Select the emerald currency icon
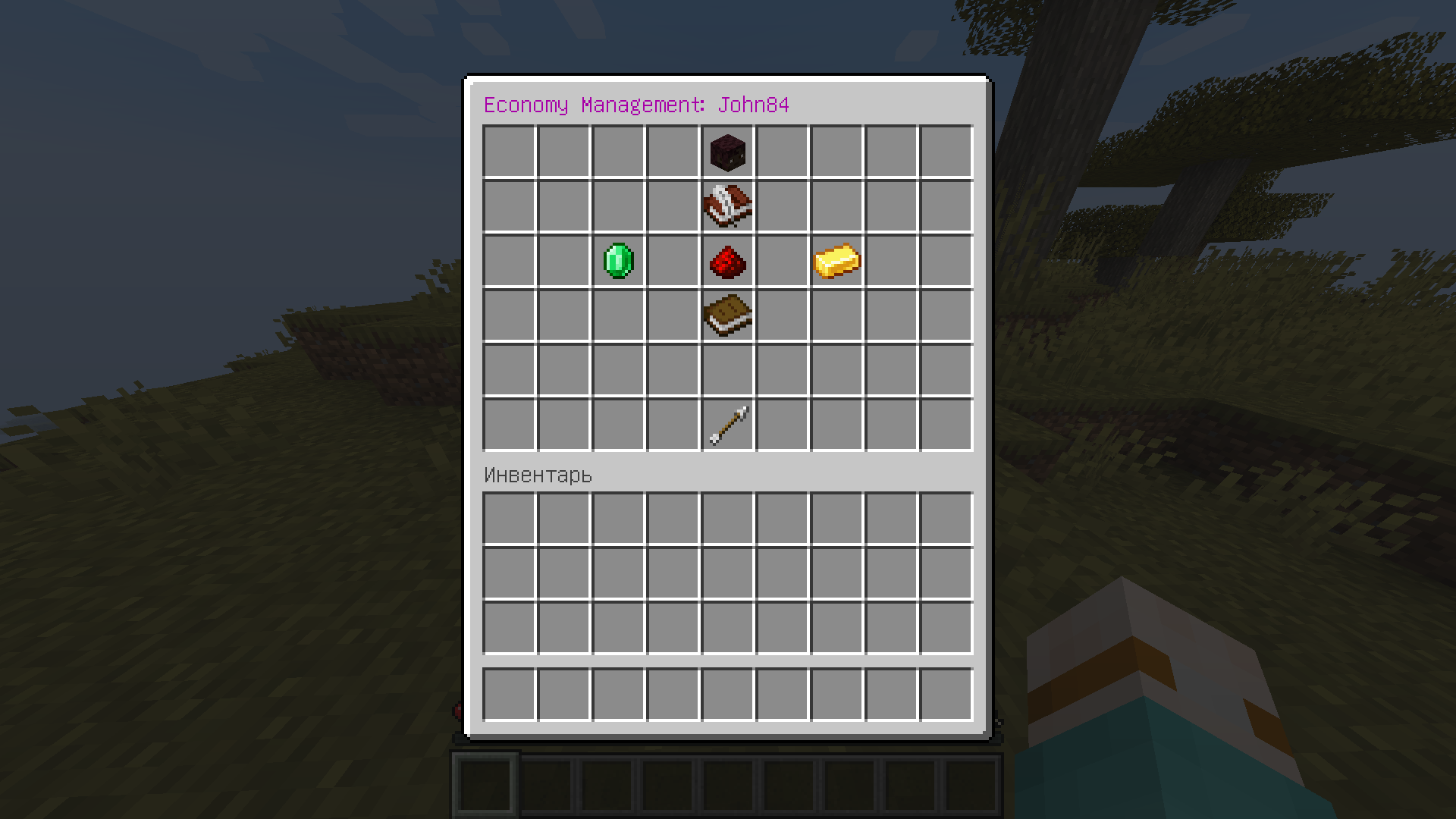1456x819 pixels. 618,262
